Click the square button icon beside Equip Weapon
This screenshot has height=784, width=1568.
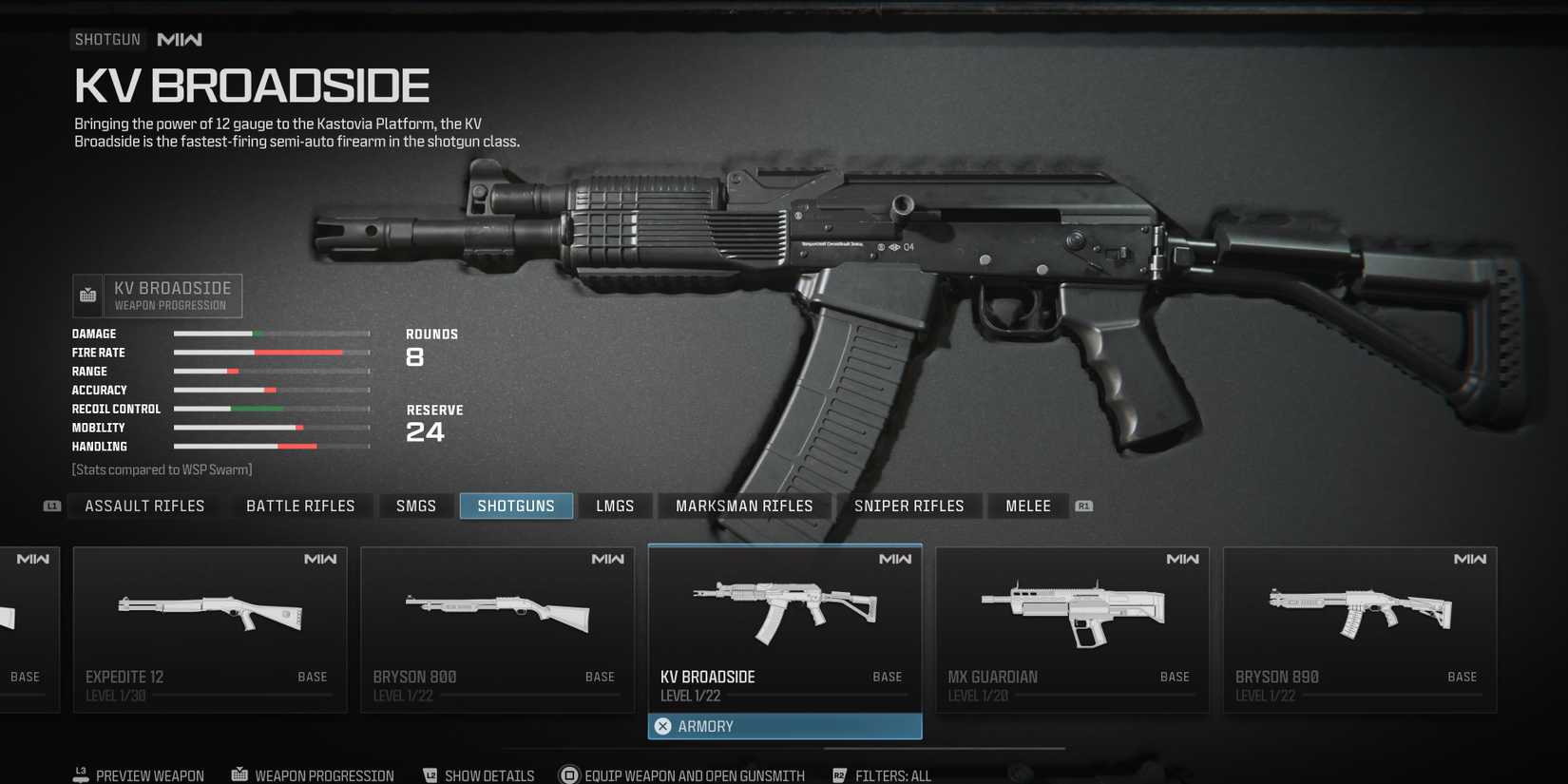(x=569, y=774)
